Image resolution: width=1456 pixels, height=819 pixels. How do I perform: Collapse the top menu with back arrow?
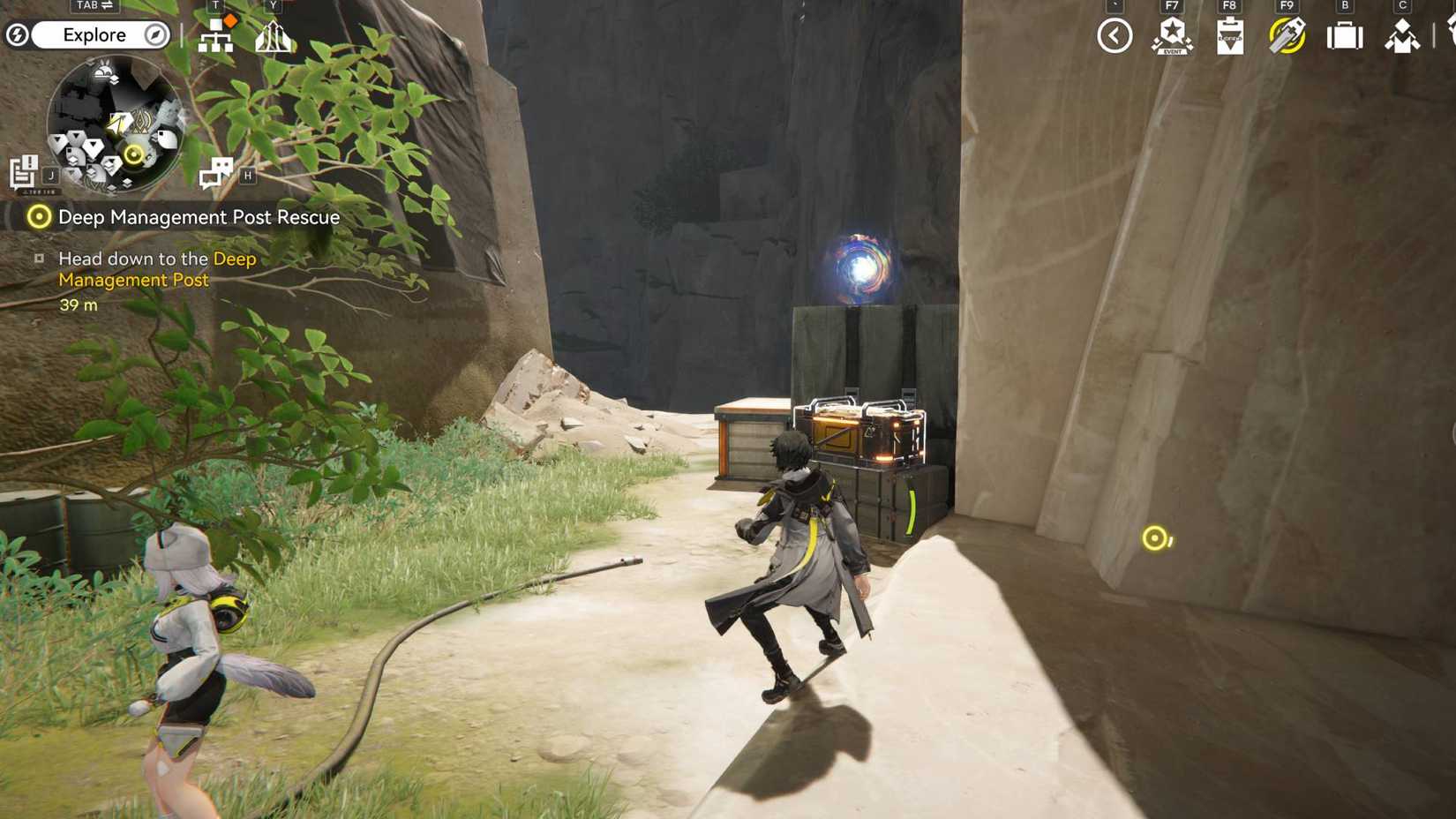click(x=1115, y=36)
